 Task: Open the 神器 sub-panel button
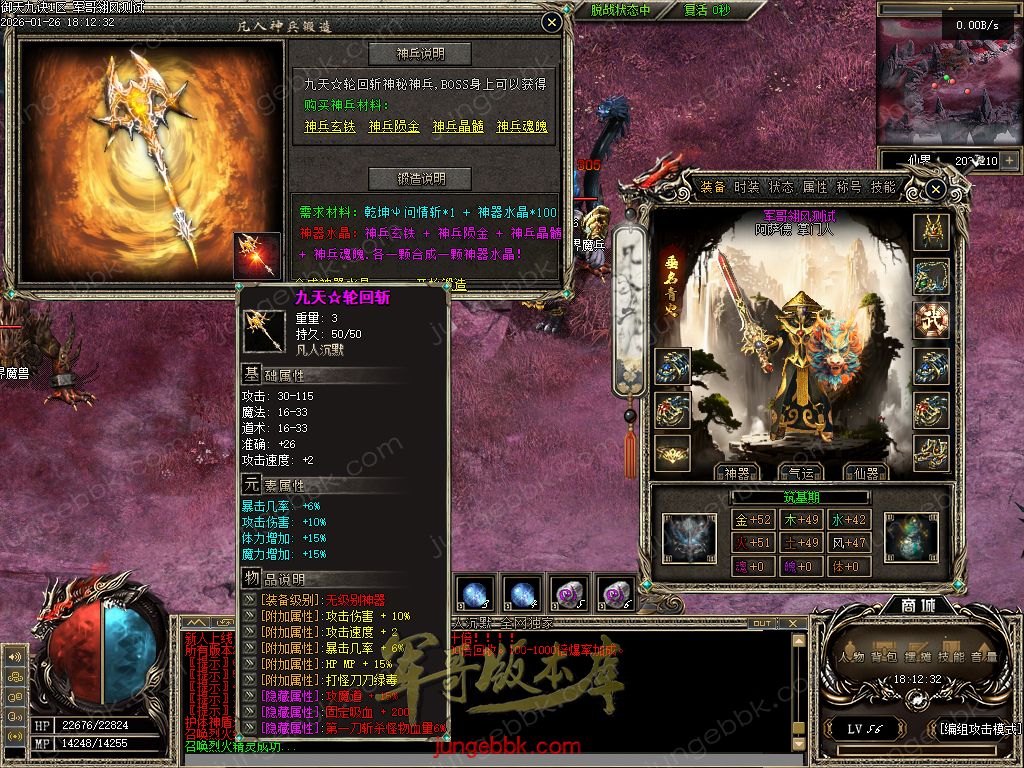pyautogui.click(x=737, y=472)
